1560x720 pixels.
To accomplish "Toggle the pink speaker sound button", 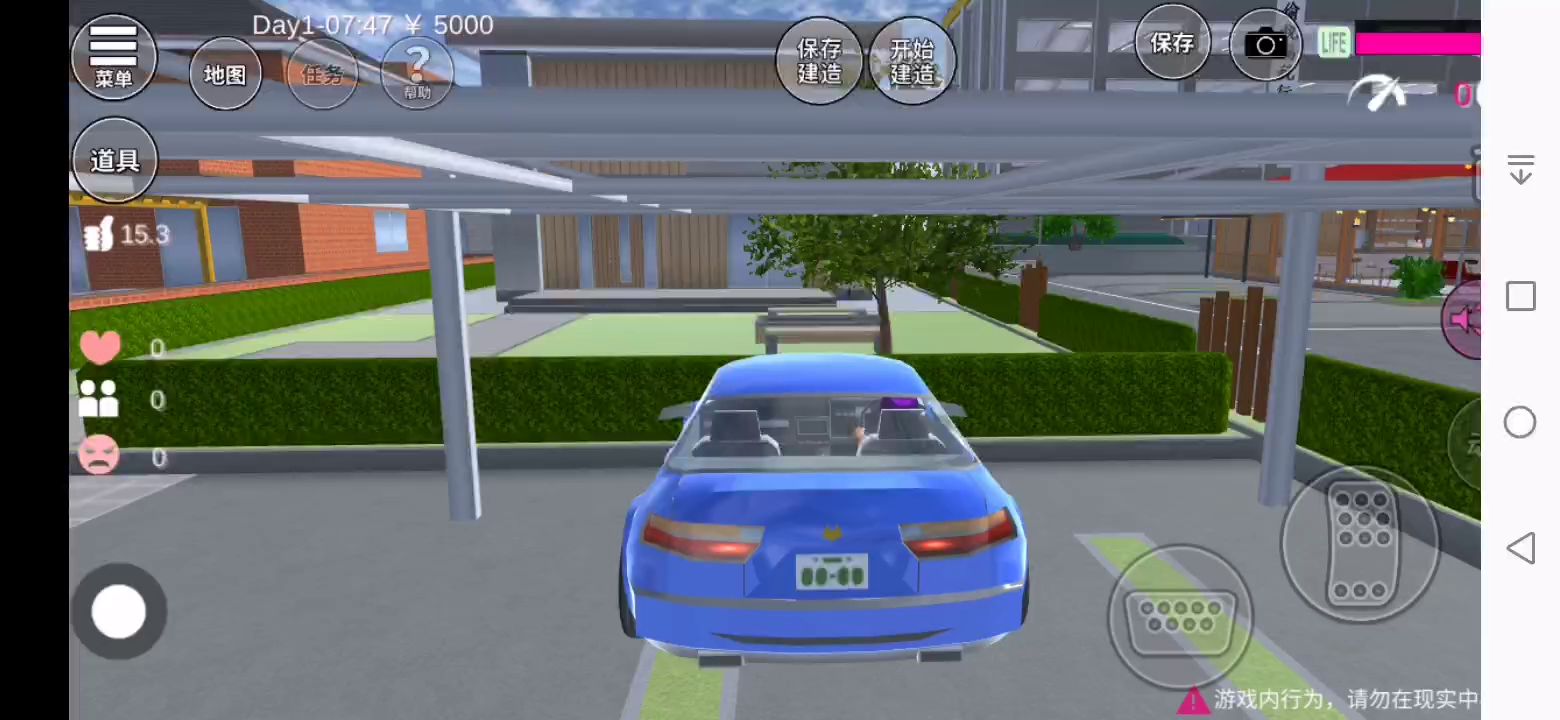I will (x=1462, y=320).
